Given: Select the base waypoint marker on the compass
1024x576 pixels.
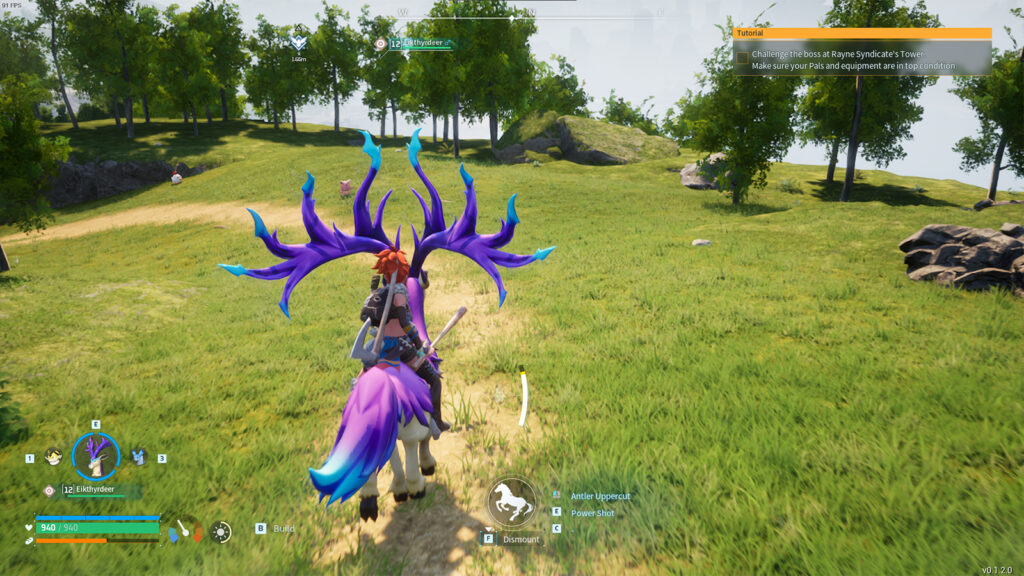Looking at the screenshot, I should [x=298, y=43].
